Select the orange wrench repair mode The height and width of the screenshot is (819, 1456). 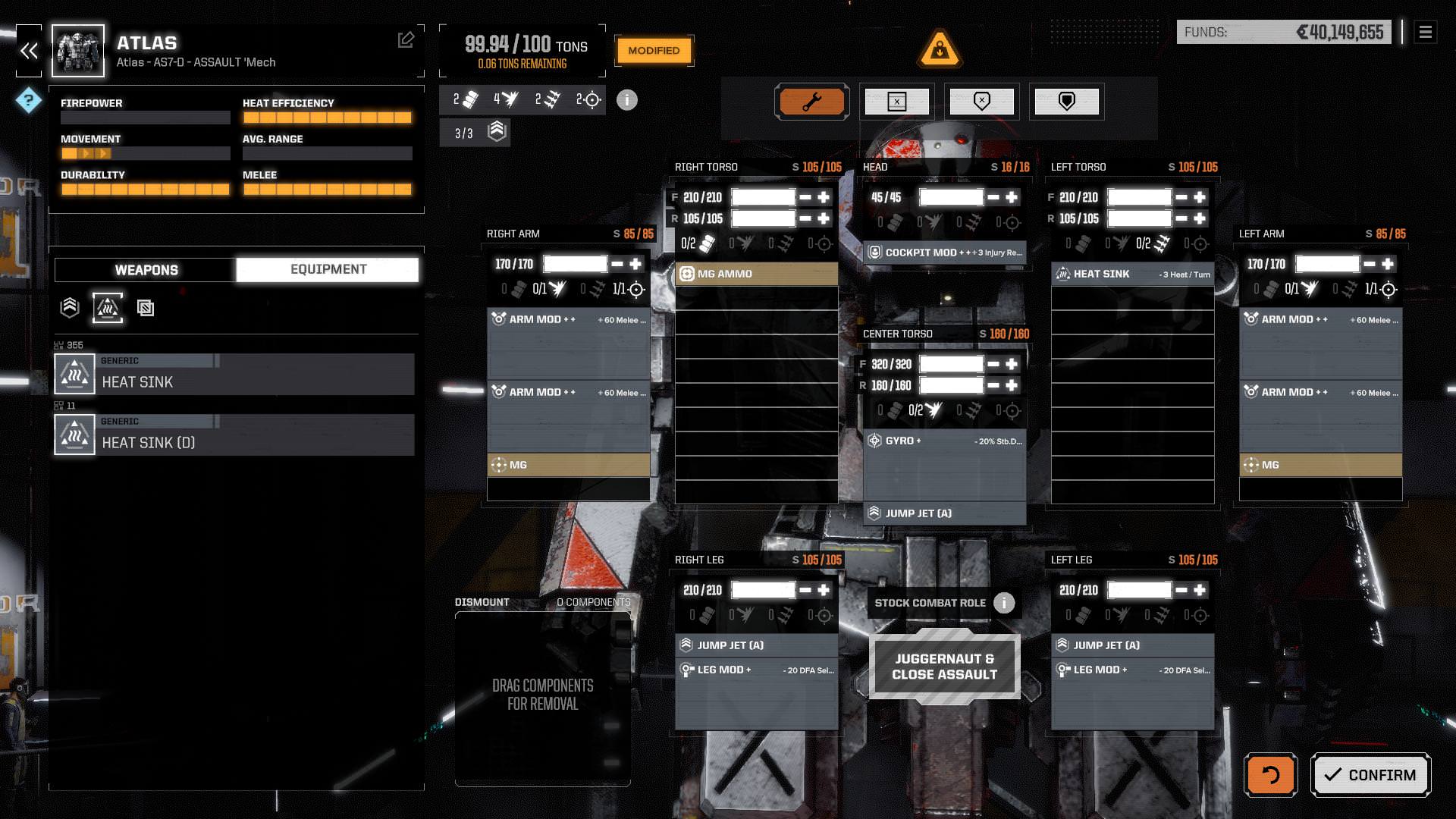pyautogui.click(x=811, y=102)
